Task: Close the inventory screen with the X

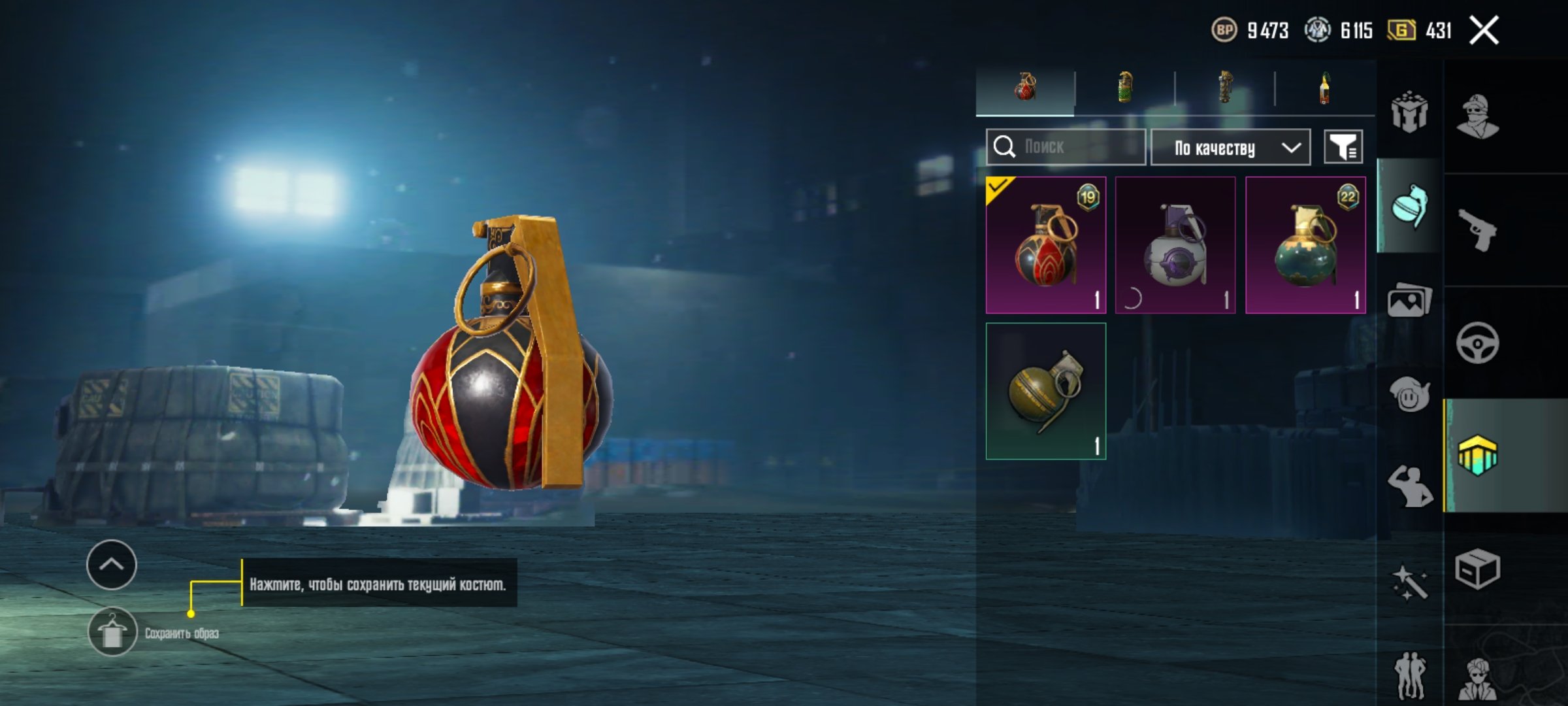Action: [x=1484, y=30]
